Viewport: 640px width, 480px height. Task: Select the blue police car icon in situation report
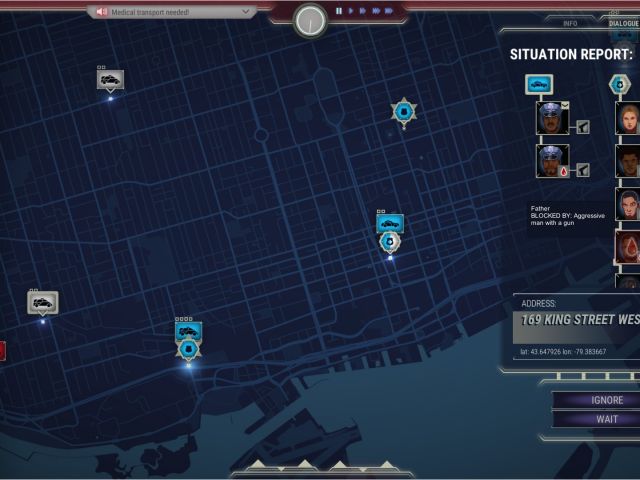[x=539, y=85]
